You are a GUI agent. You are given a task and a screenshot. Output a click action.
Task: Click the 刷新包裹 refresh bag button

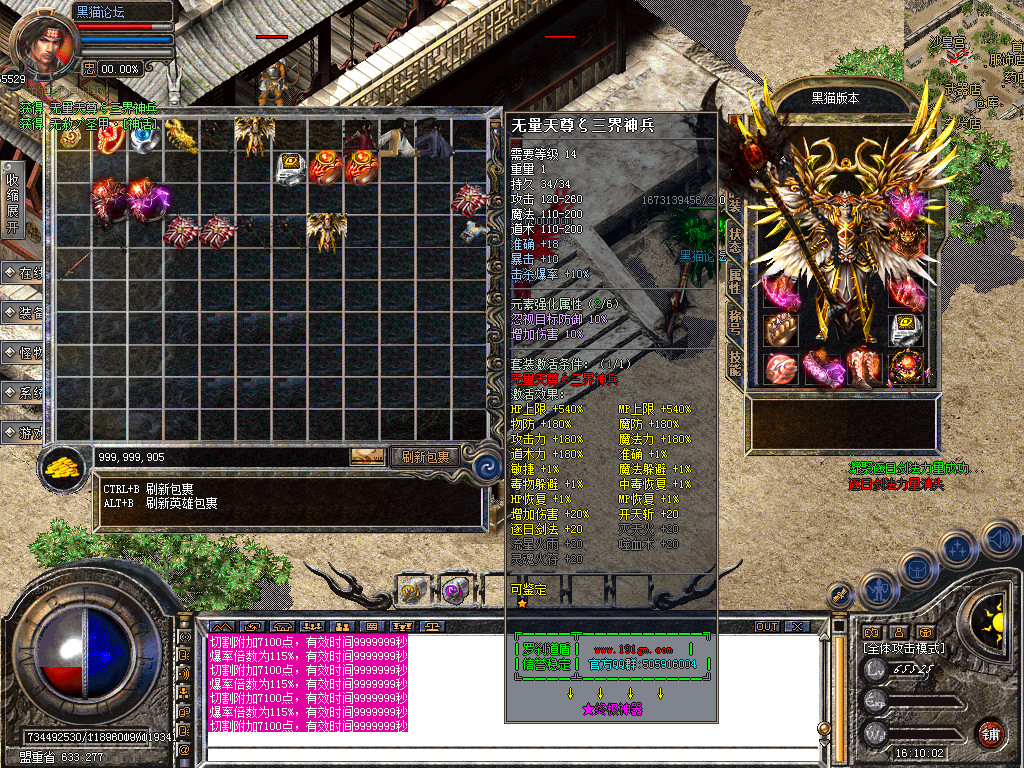[x=425, y=457]
